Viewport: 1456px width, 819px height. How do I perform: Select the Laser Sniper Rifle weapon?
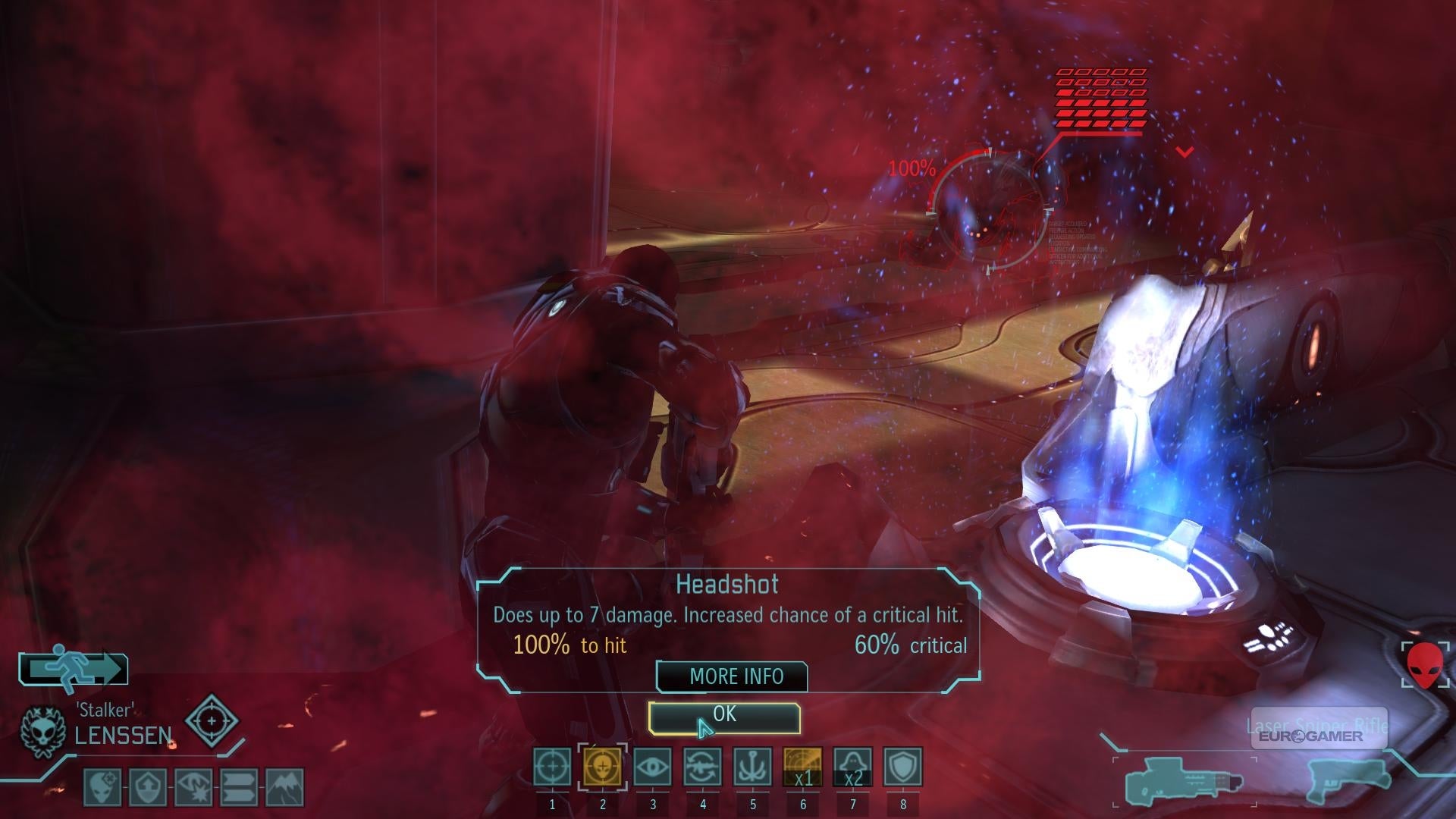1183,781
